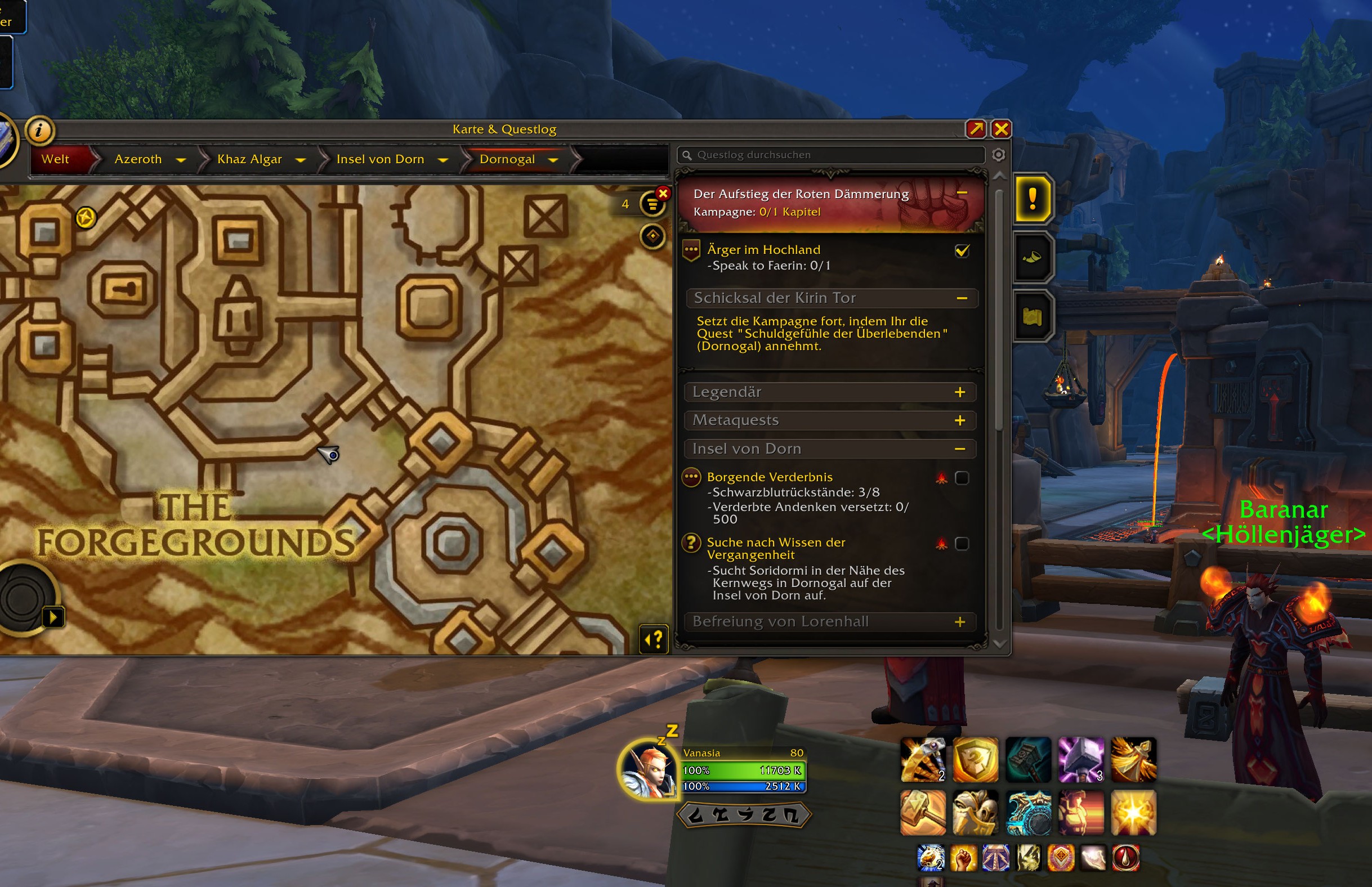This screenshot has width=1372, height=887.
Task: Select the quests tab with exclamation mark
Action: (1032, 199)
